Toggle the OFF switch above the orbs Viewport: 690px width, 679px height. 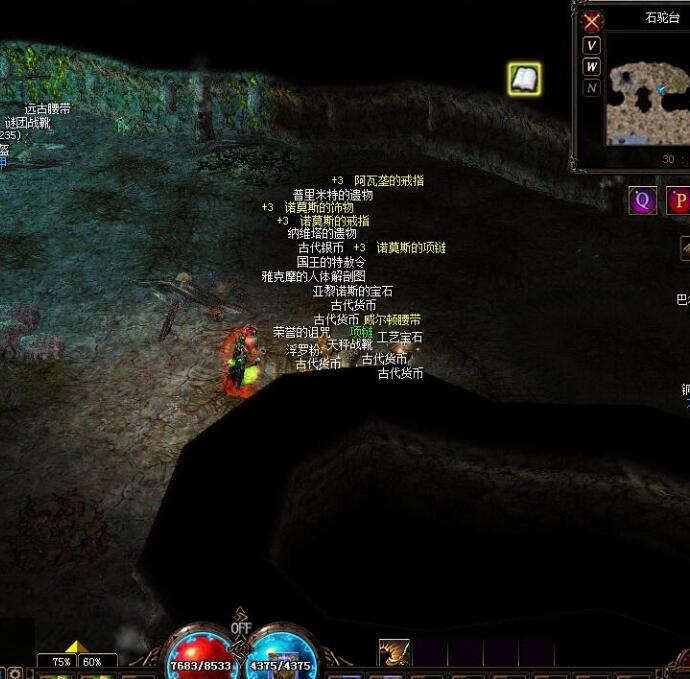(x=241, y=627)
